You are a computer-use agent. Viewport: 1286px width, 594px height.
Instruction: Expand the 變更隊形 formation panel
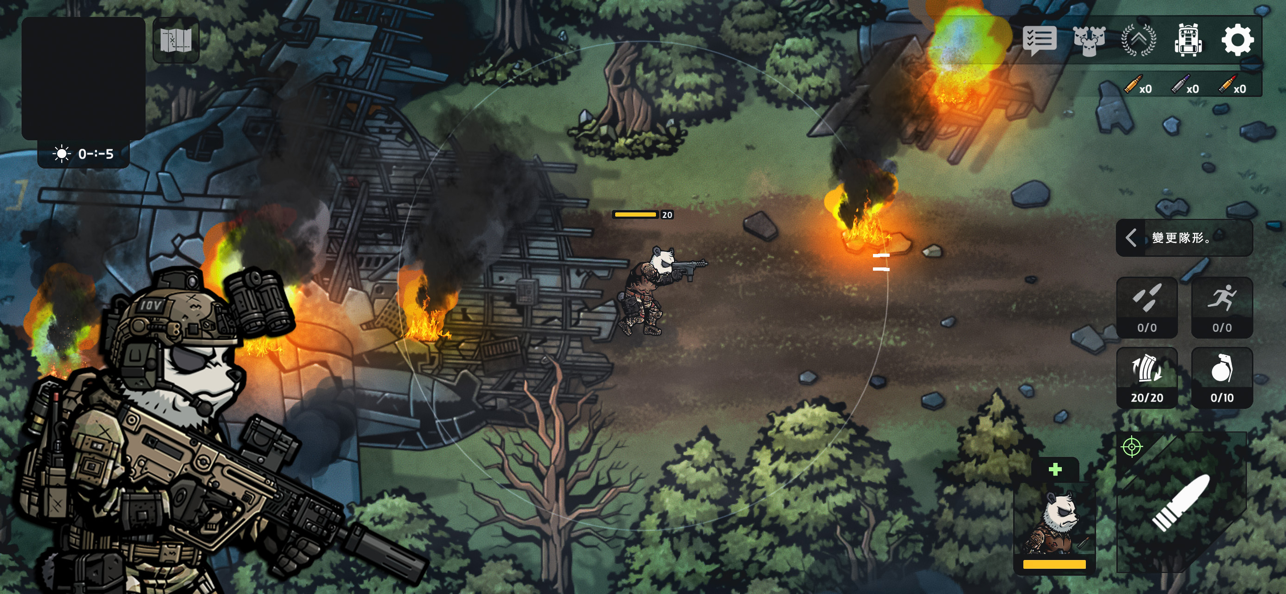point(1183,238)
